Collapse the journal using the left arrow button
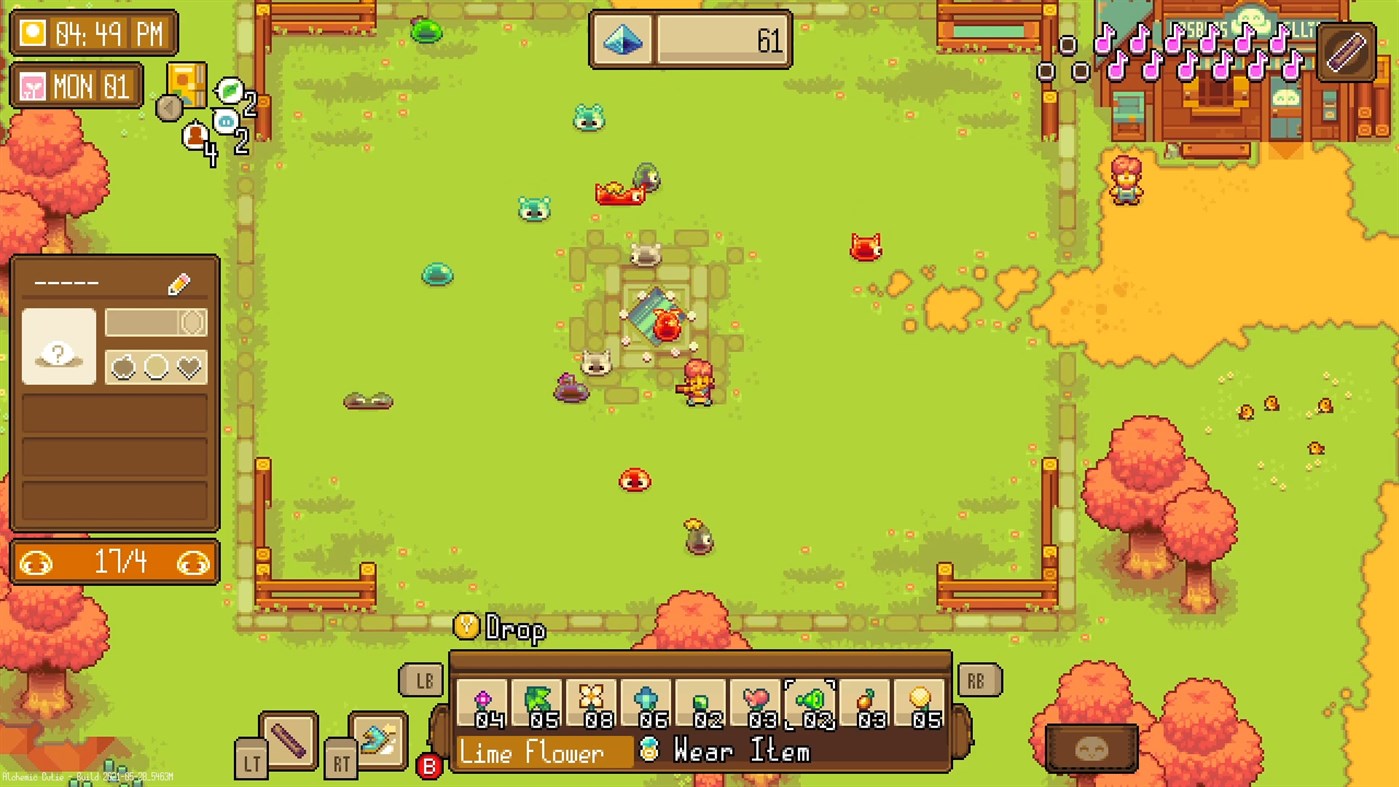The image size is (1399, 787). click(x=170, y=108)
